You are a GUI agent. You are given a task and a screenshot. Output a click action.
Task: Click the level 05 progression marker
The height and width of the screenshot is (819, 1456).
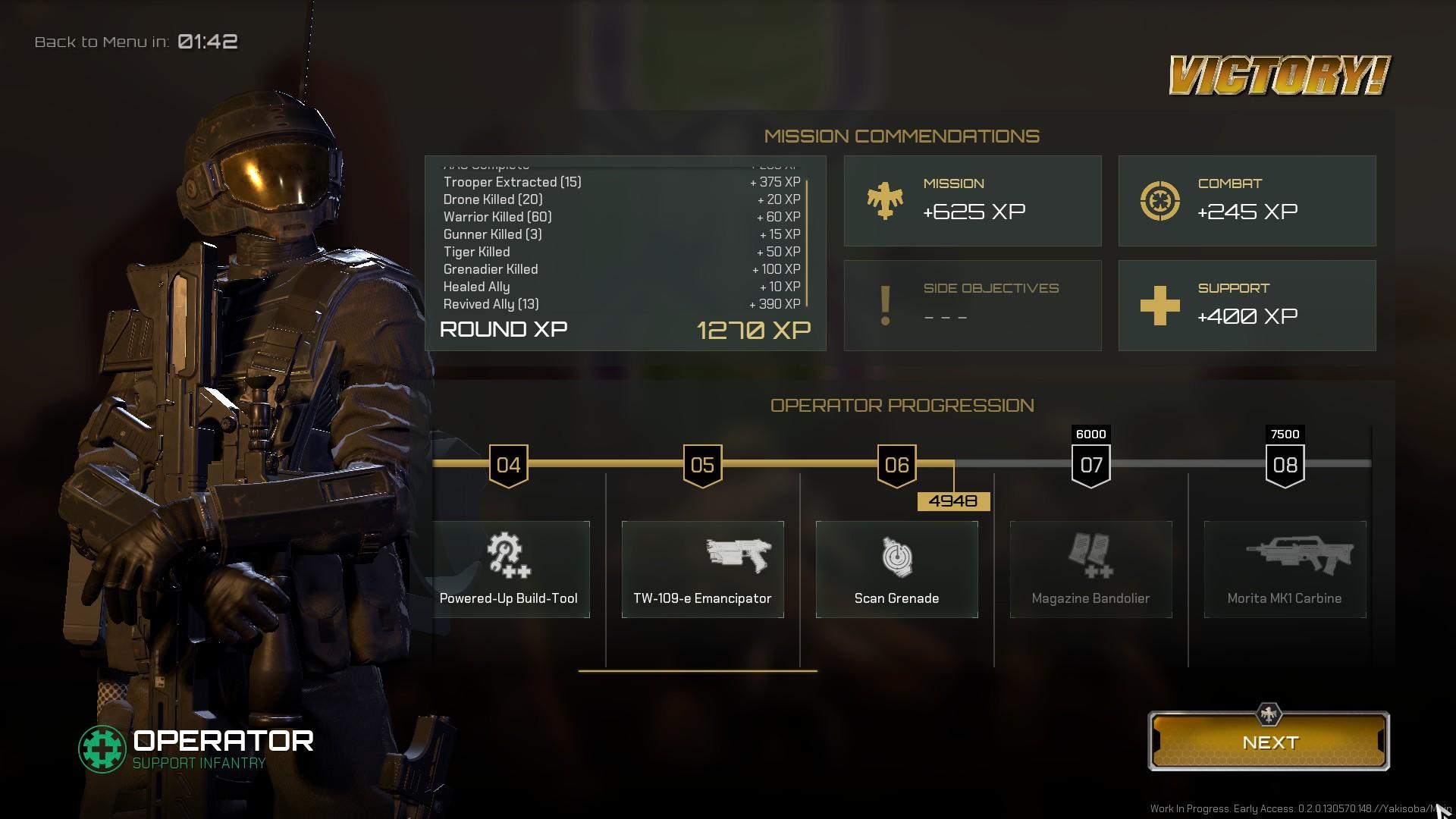[702, 465]
